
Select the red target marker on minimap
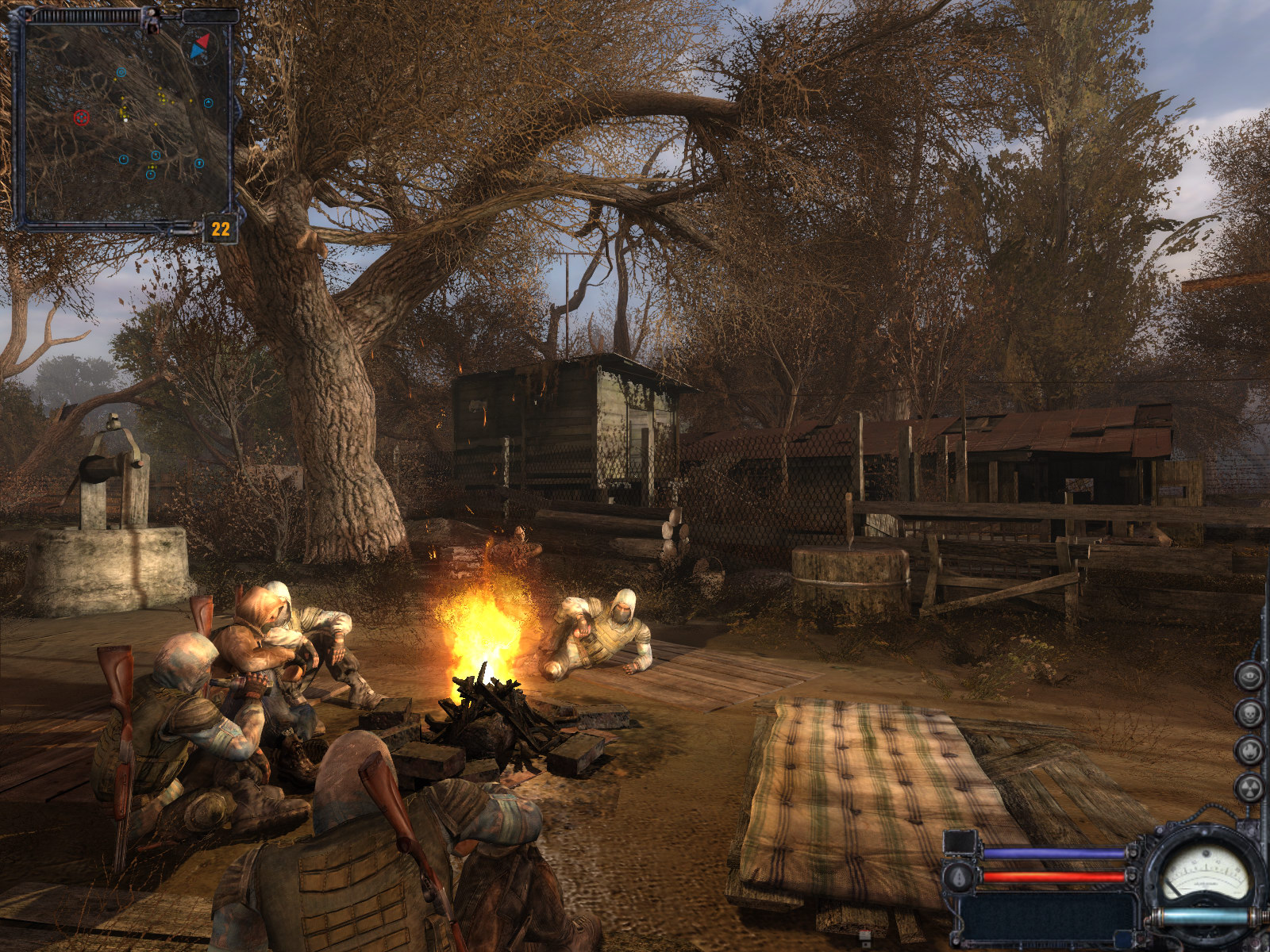[x=81, y=118]
